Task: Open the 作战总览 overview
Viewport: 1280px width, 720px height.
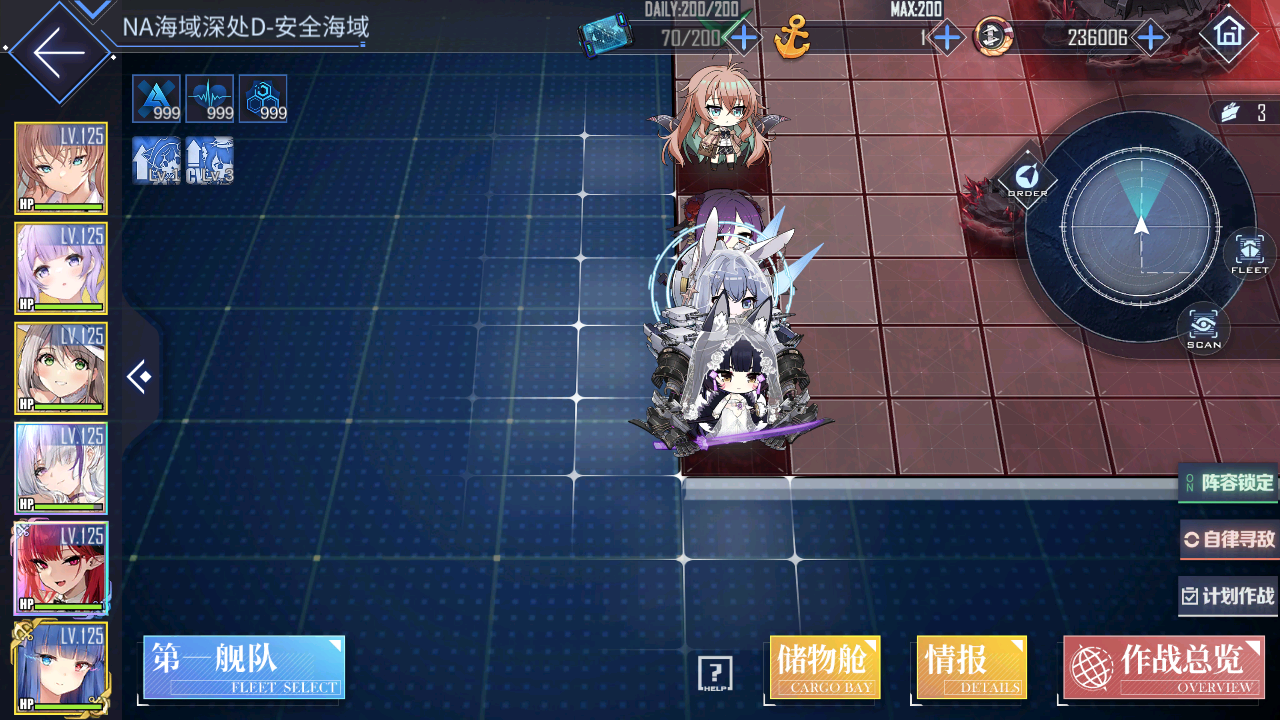Action: point(1163,667)
